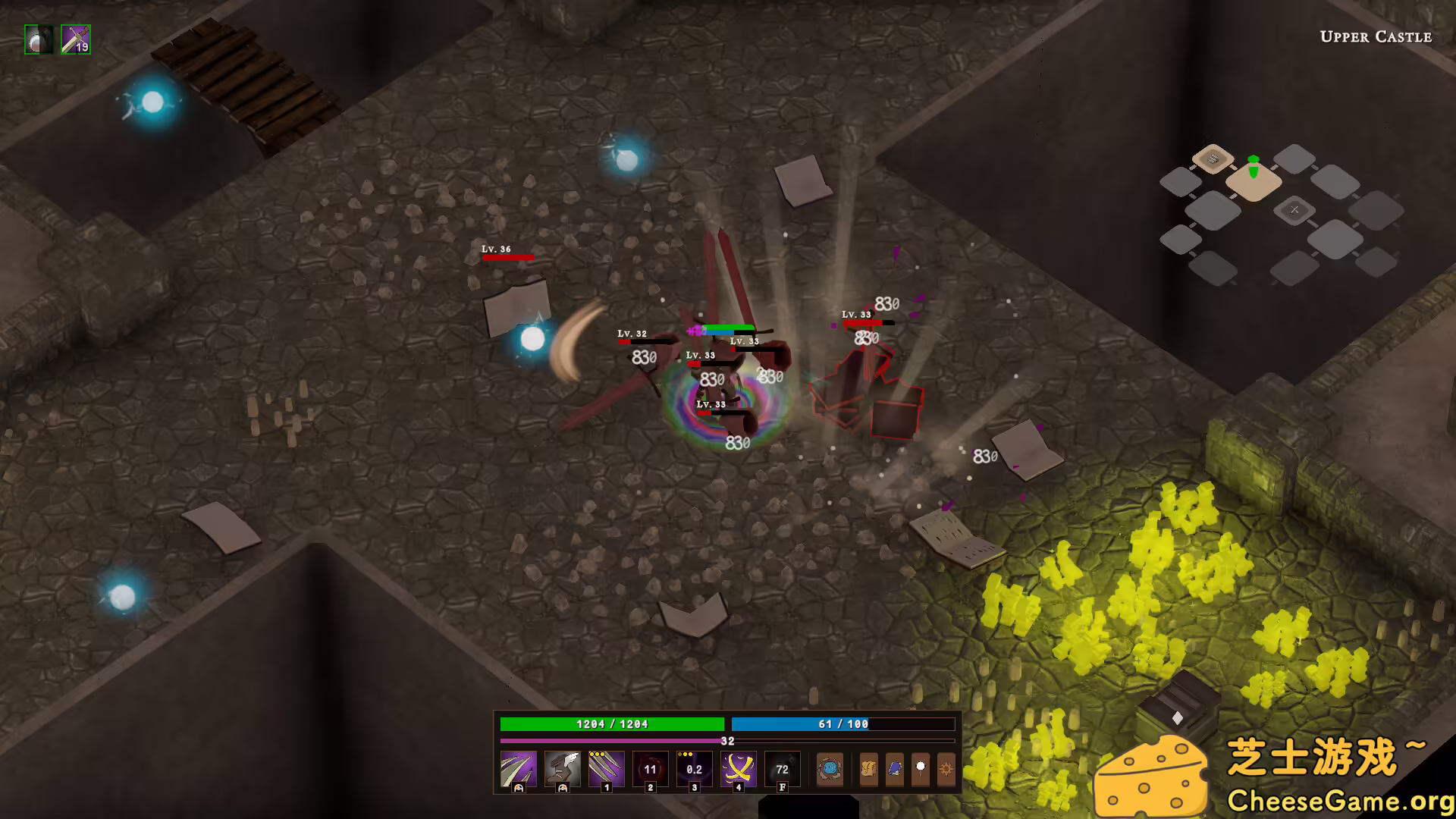Click the green player marker on minimap

coord(1254,168)
